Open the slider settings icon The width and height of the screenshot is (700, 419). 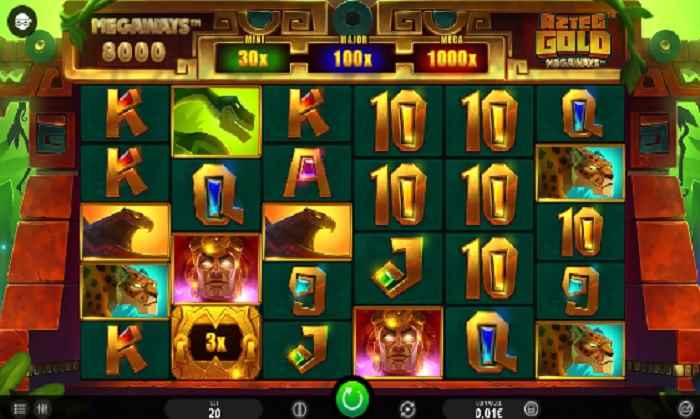tap(44, 409)
